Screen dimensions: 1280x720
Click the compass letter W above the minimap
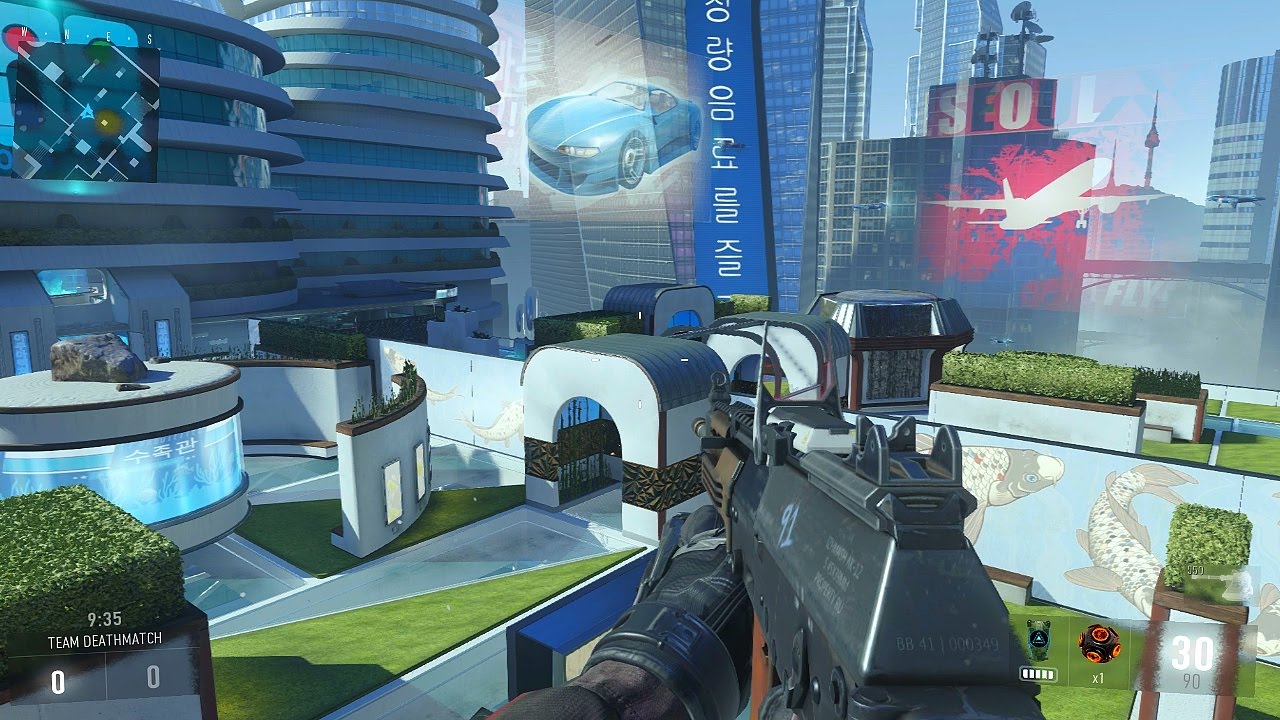(x=24, y=32)
